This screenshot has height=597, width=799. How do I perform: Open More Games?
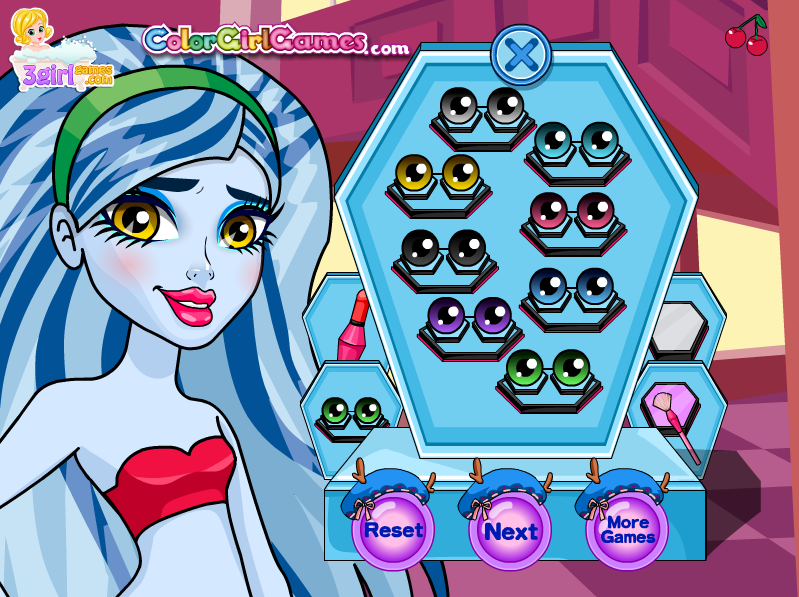pyautogui.click(x=627, y=530)
